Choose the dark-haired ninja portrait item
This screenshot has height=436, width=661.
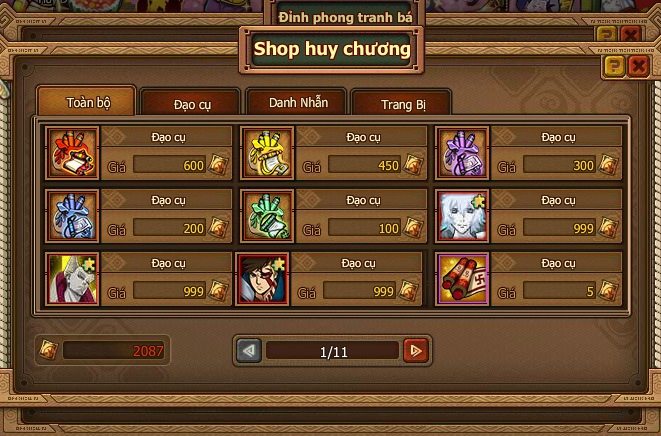coord(262,278)
